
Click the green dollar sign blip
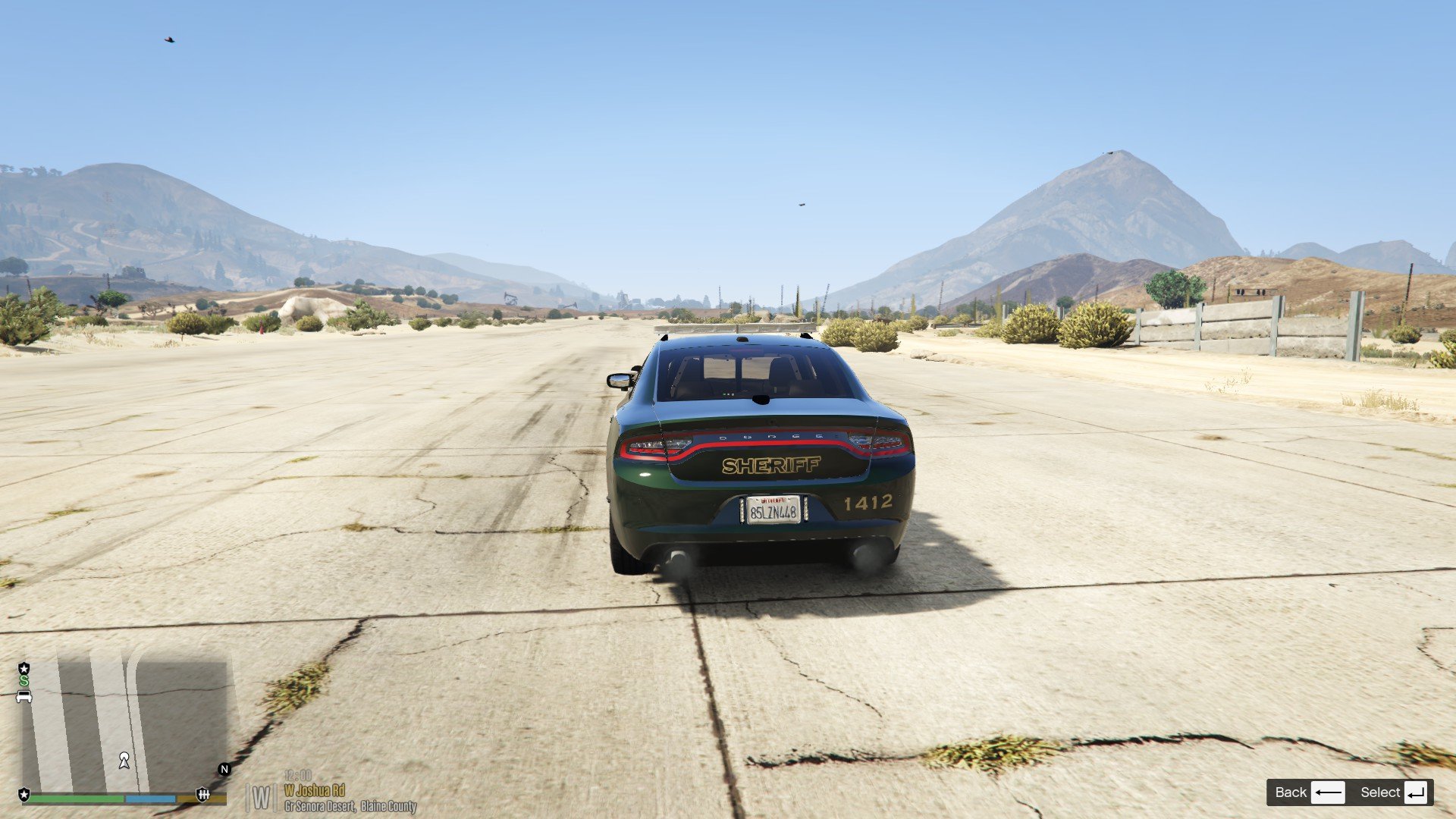pos(24,681)
